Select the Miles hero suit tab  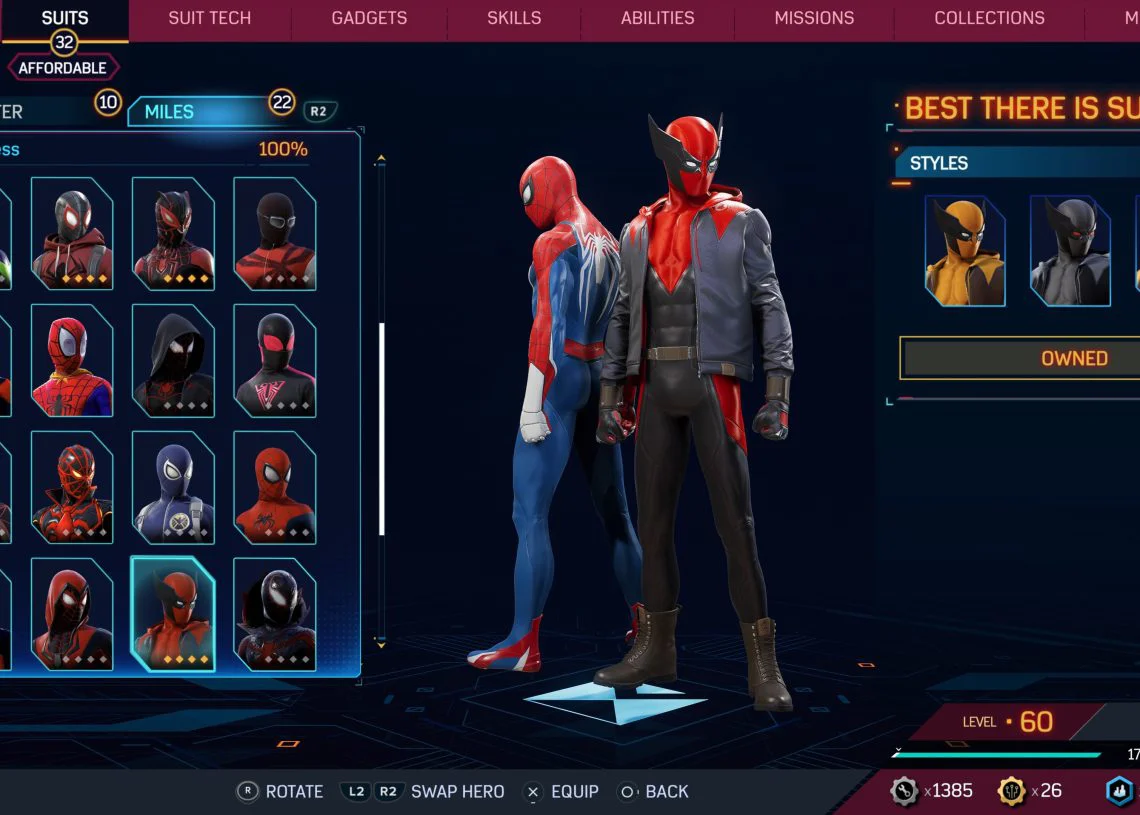coord(170,112)
